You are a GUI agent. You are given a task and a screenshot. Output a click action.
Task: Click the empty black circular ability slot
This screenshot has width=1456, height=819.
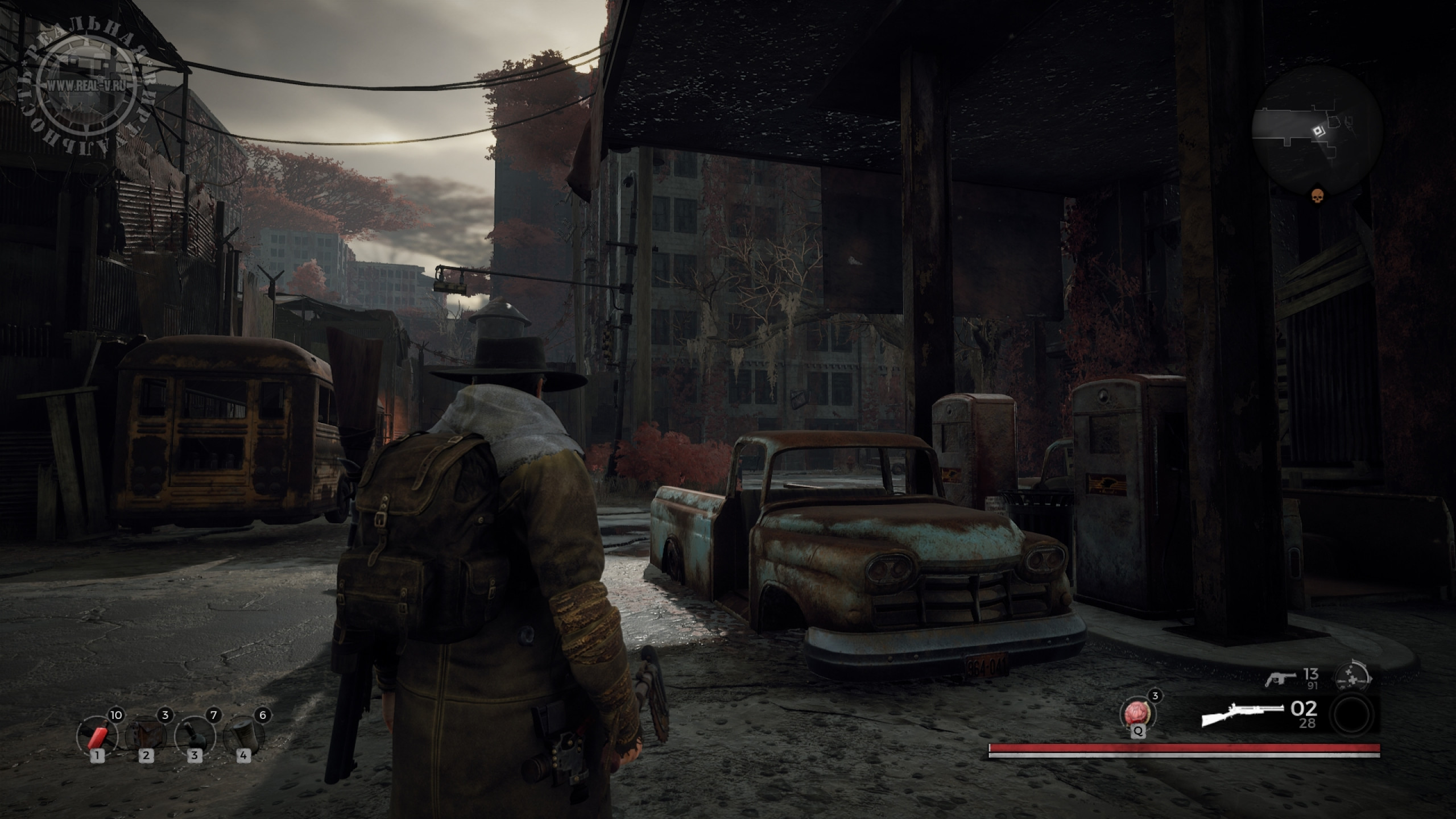pyautogui.click(x=1356, y=714)
